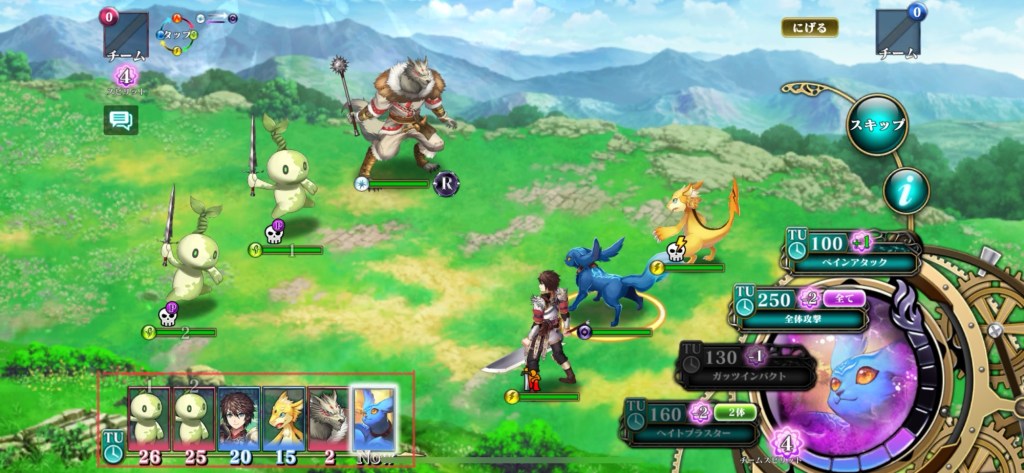1024x473 pixels.
Task: Skip with the スキップ button
Action: [x=877, y=125]
